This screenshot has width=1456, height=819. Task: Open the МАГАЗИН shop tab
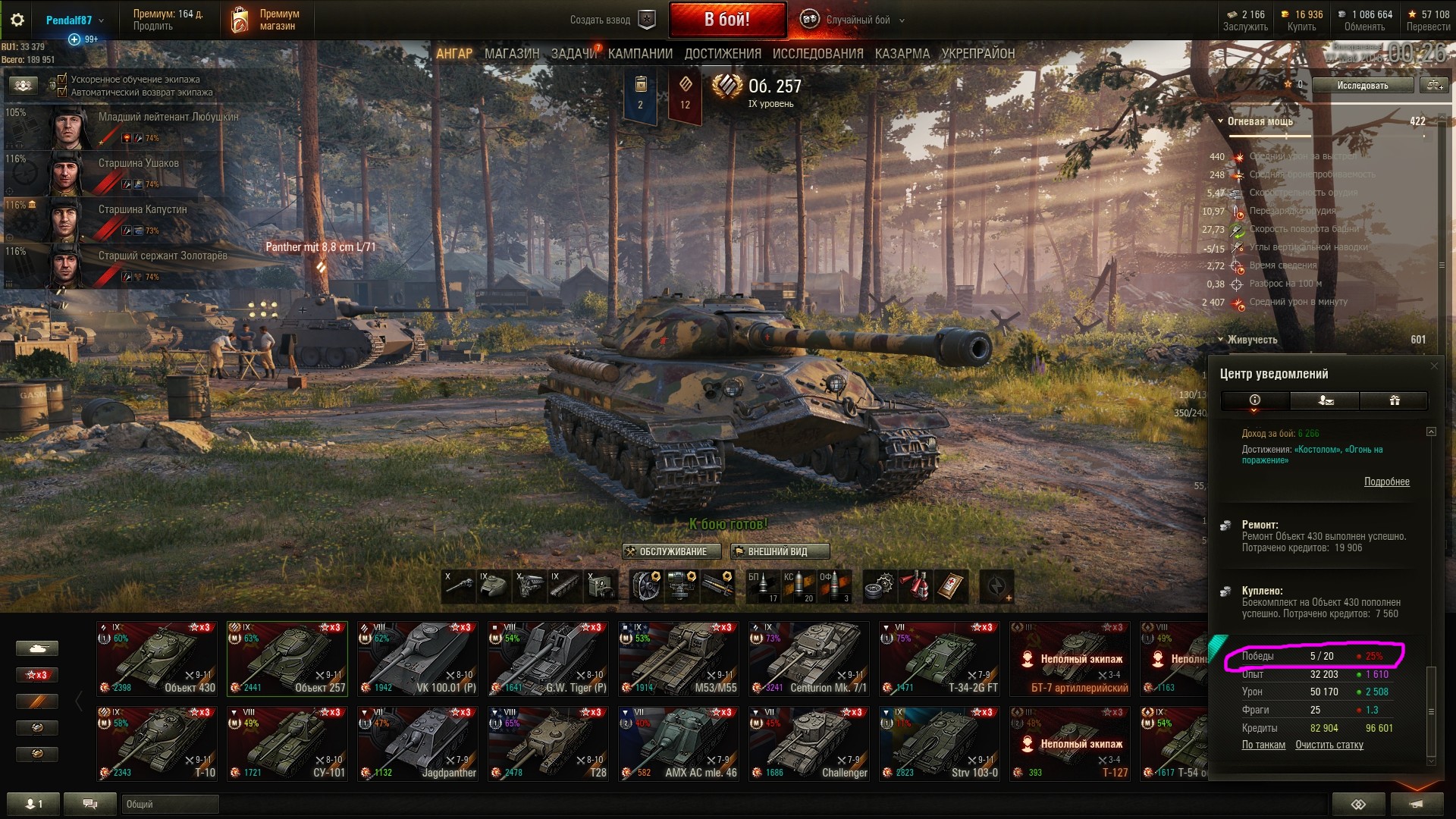click(512, 54)
